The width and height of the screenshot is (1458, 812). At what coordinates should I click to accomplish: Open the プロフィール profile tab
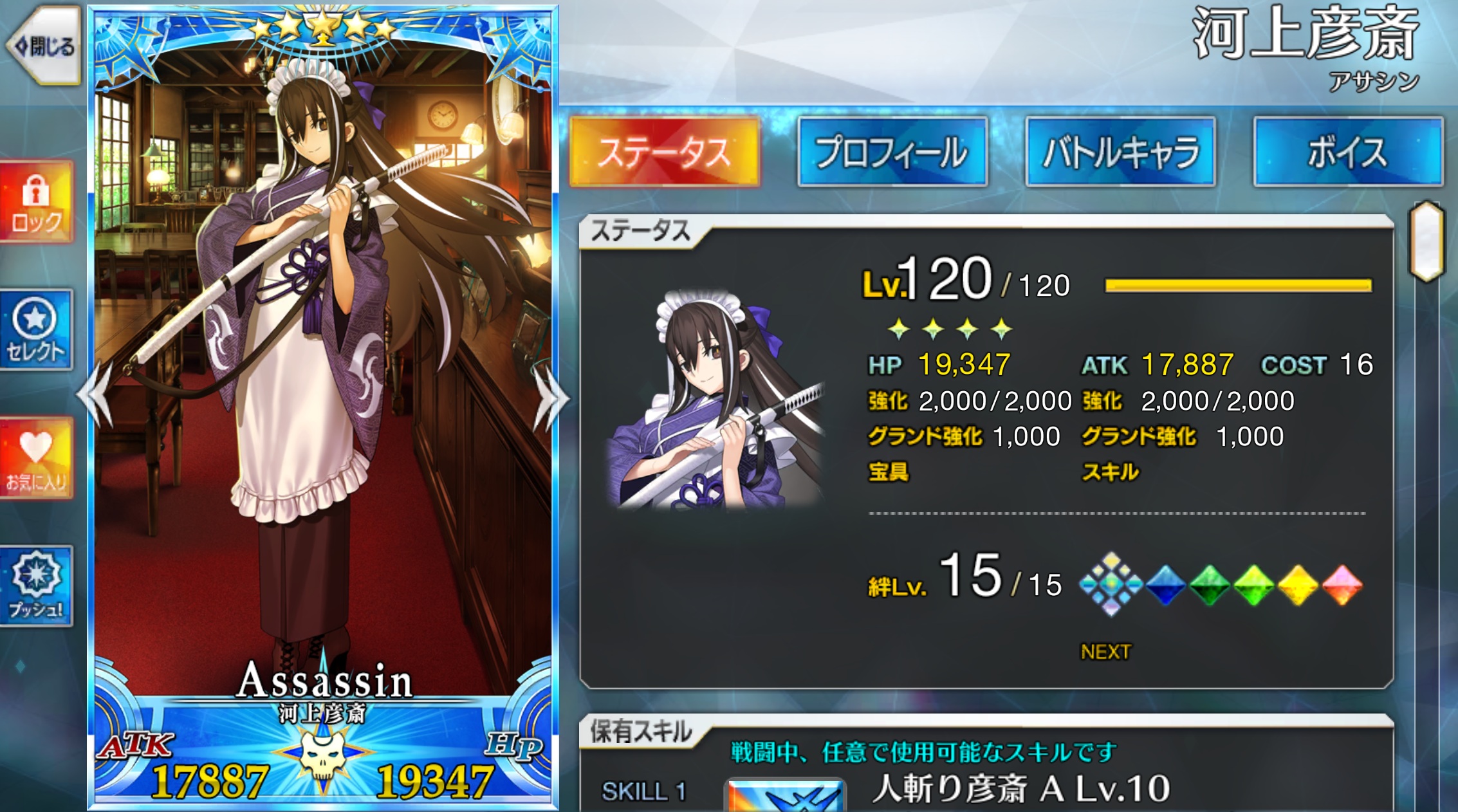(x=892, y=152)
